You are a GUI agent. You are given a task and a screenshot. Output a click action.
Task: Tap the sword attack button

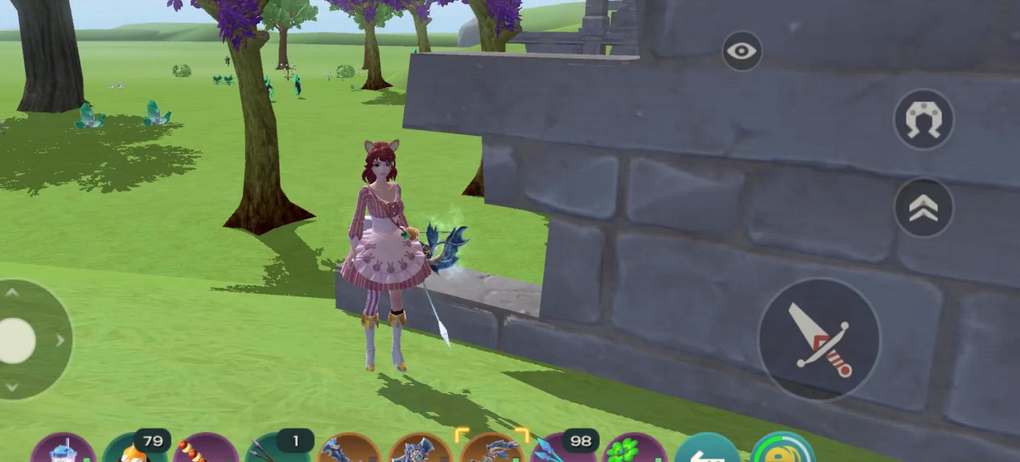point(818,340)
